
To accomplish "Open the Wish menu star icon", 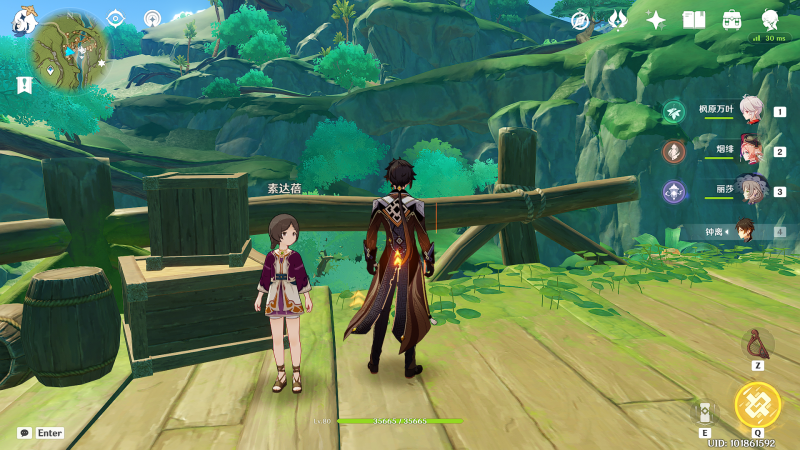I will (x=656, y=20).
